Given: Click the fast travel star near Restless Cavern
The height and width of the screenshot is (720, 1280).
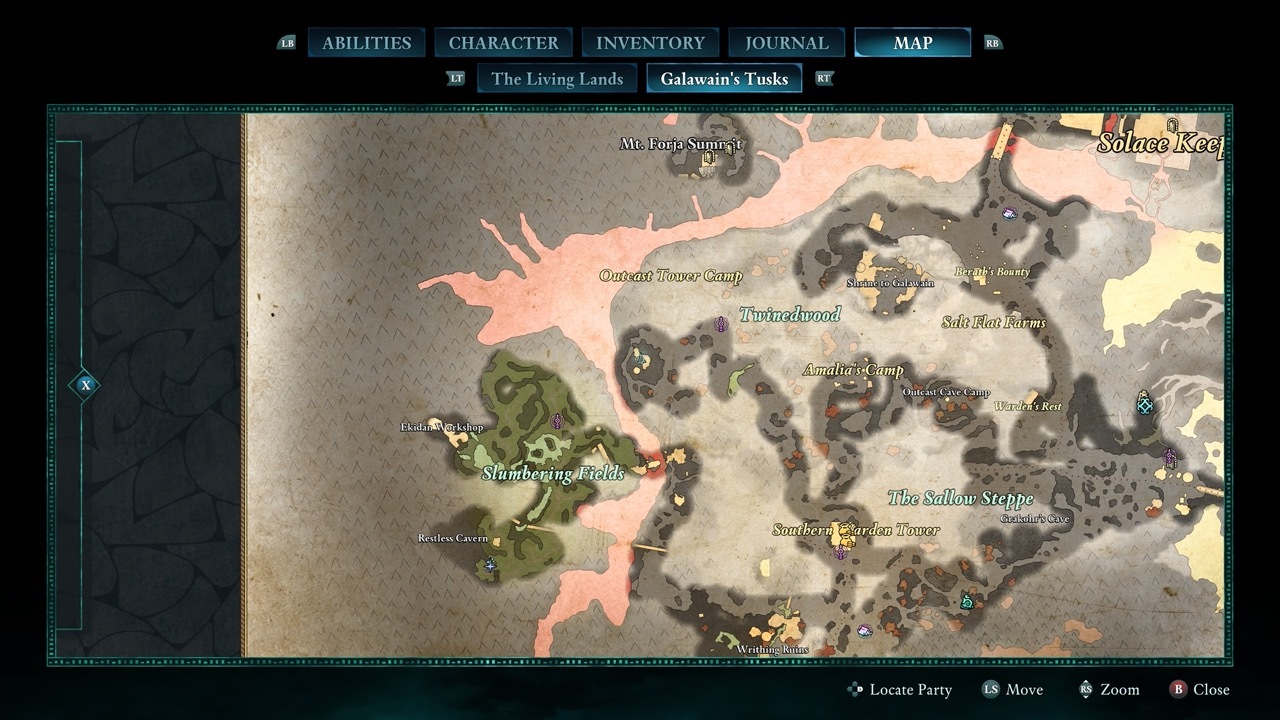Looking at the screenshot, I should coord(490,564).
